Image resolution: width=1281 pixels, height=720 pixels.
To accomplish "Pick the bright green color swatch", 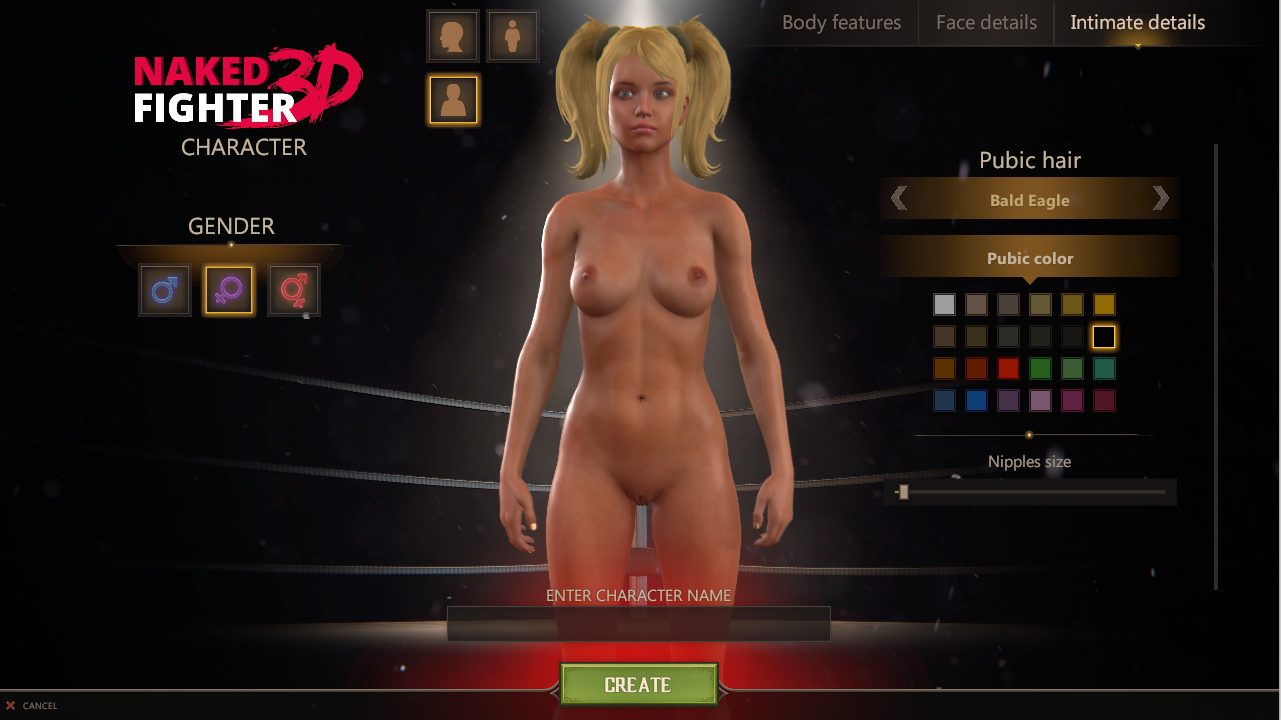I will coord(1040,369).
